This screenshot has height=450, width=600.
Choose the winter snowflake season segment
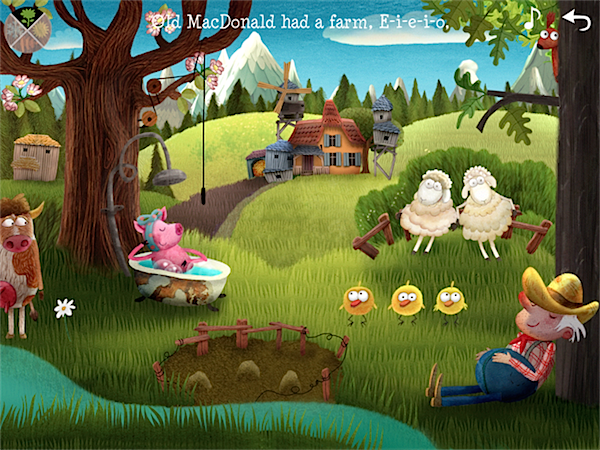coord(12,30)
